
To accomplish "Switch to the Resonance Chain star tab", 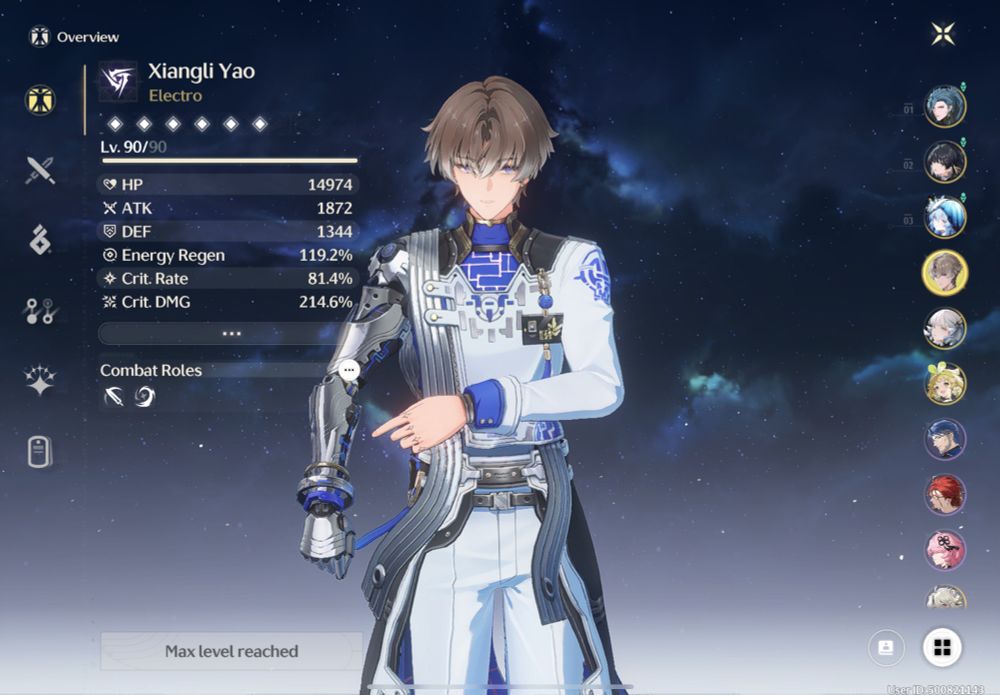I will coord(40,381).
